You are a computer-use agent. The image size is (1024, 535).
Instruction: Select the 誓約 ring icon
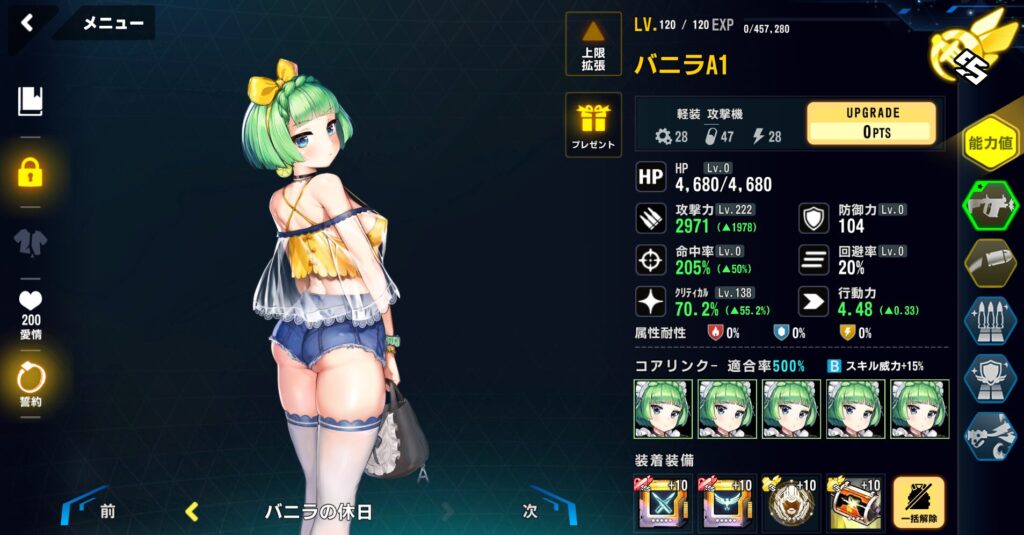[30, 385]
